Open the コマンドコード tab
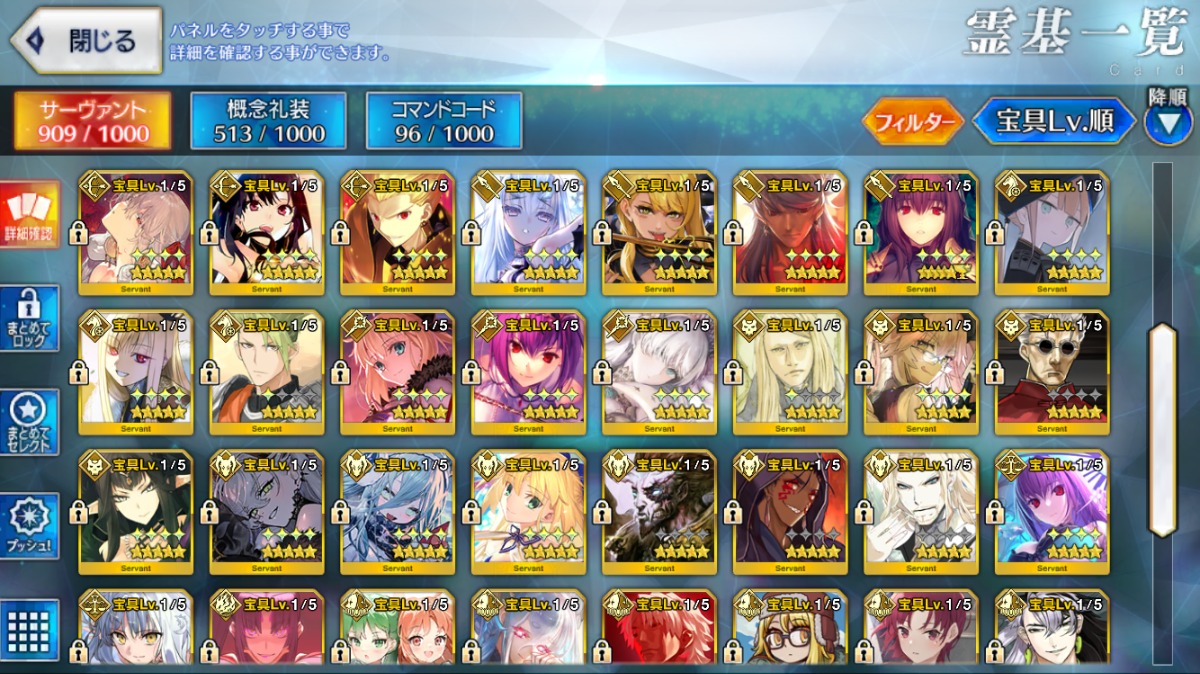The width and height of the screenshot is (1200, 674). 444,121
